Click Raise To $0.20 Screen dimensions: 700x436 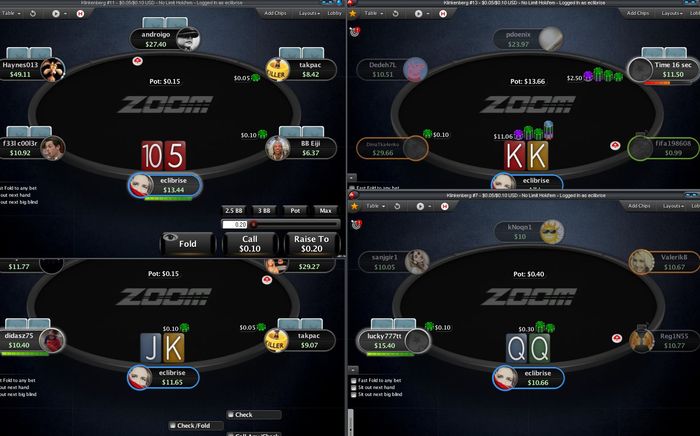point(310,243)
